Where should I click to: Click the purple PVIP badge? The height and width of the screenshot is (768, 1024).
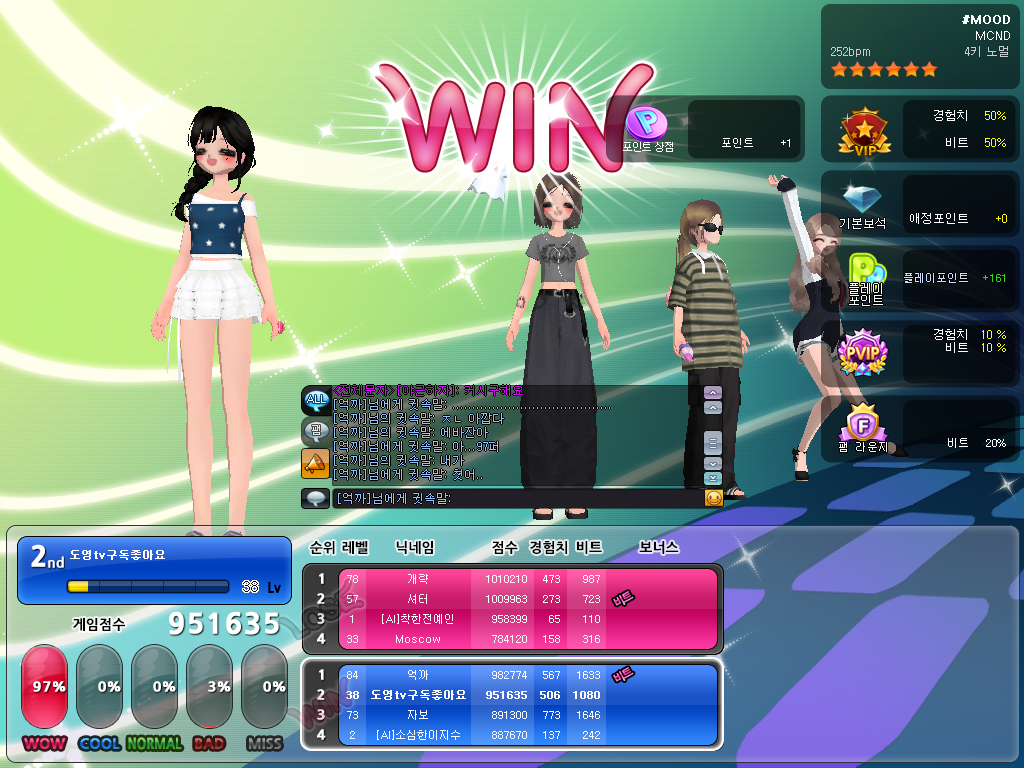(859, 352)
